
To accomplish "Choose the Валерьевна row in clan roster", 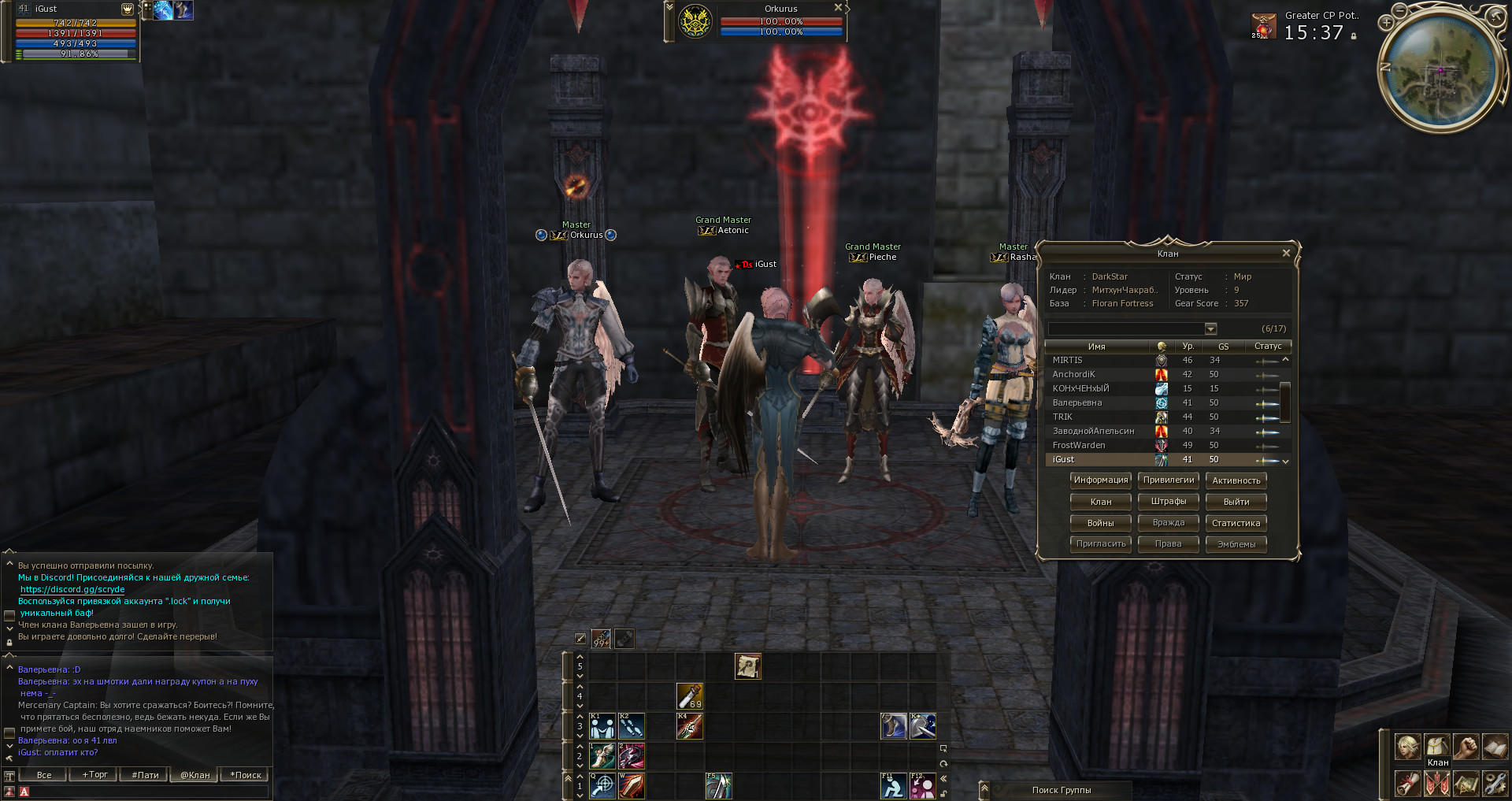I will coord(1077,403).
